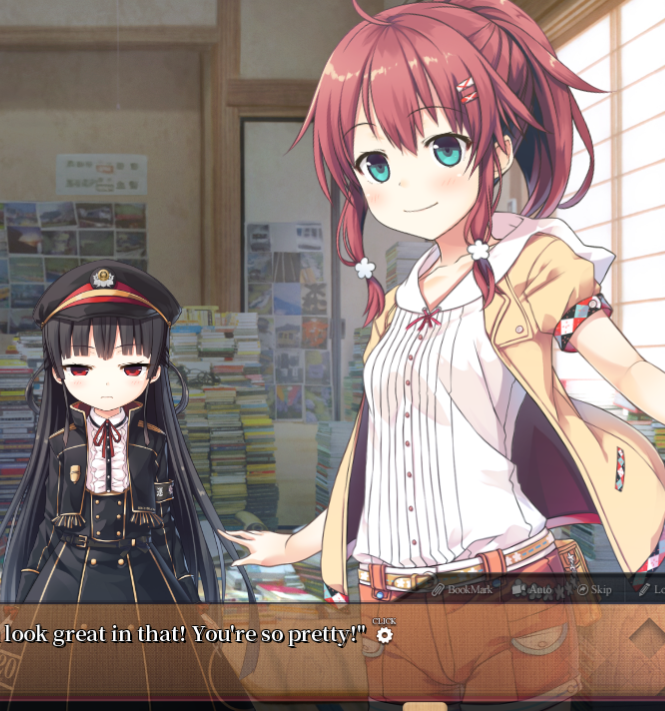The width and height of the screenshot is (665, 711).
Task: Click the gear-shaped advance indicator
Action: (384, 635)
